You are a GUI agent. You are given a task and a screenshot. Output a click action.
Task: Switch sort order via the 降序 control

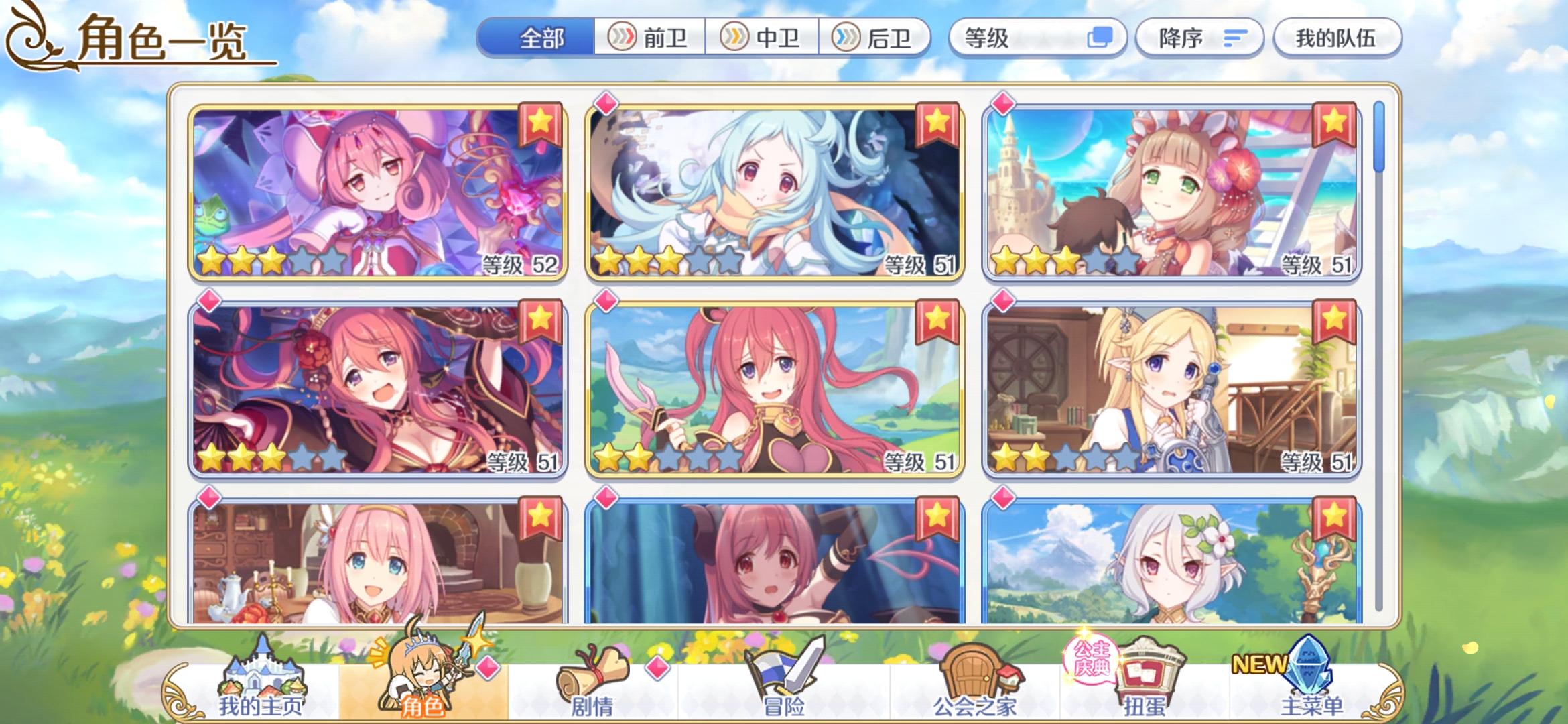pos(1199,38)
